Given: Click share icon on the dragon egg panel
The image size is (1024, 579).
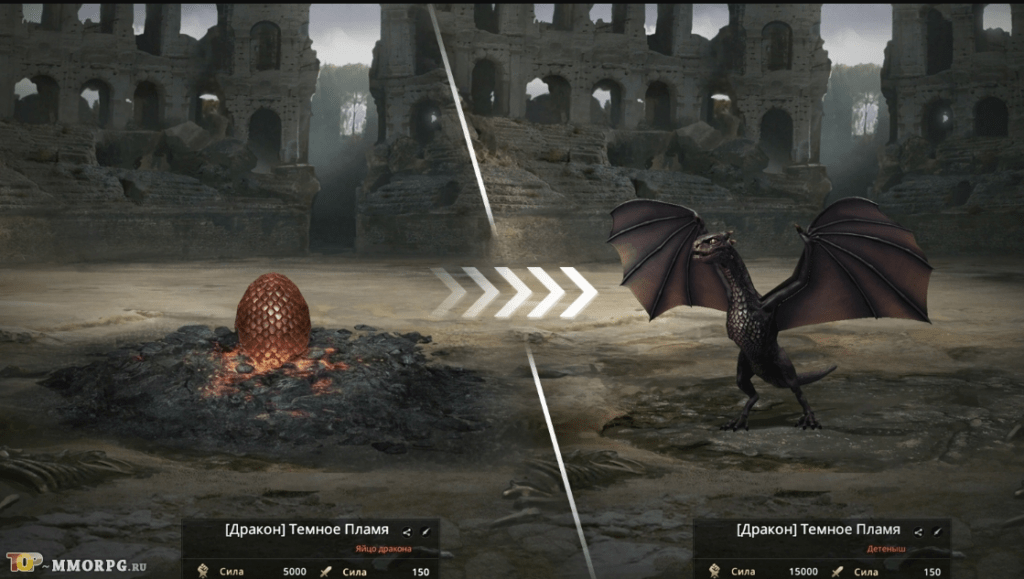Looking at the screenshot, I should pos(407,531).
